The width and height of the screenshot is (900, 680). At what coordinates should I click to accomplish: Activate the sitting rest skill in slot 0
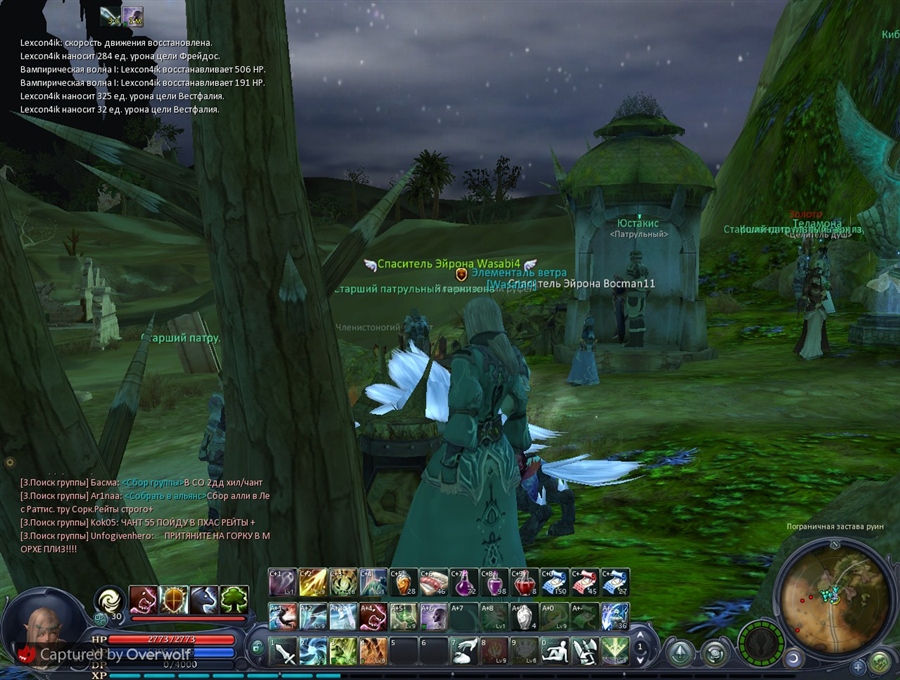coord(554,651)
